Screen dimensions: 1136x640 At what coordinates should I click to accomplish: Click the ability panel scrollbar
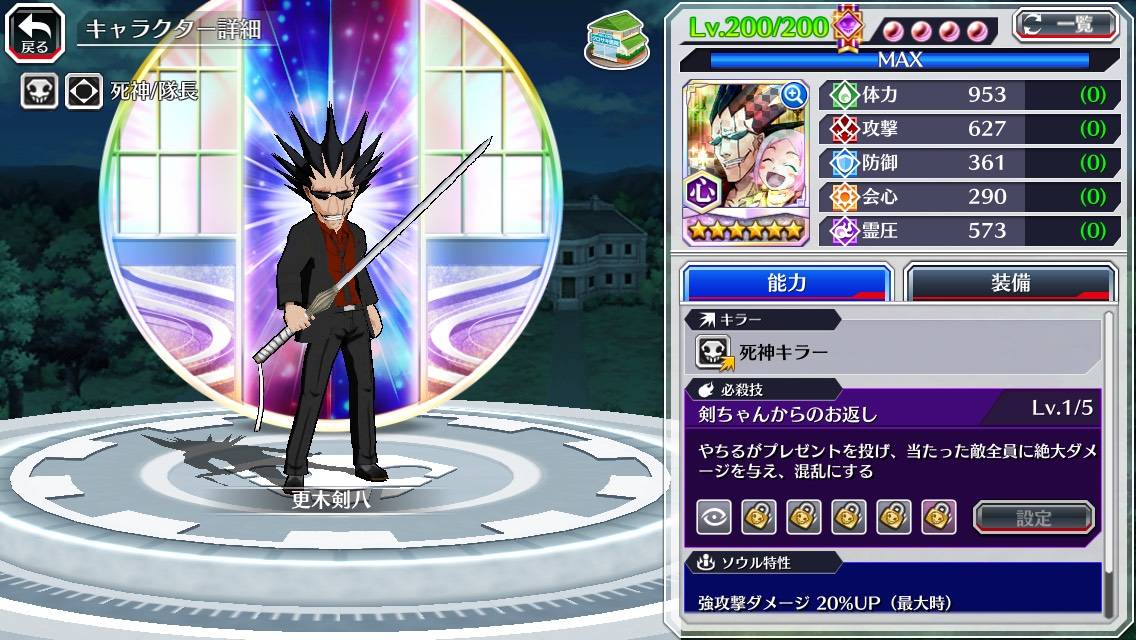1108,460
